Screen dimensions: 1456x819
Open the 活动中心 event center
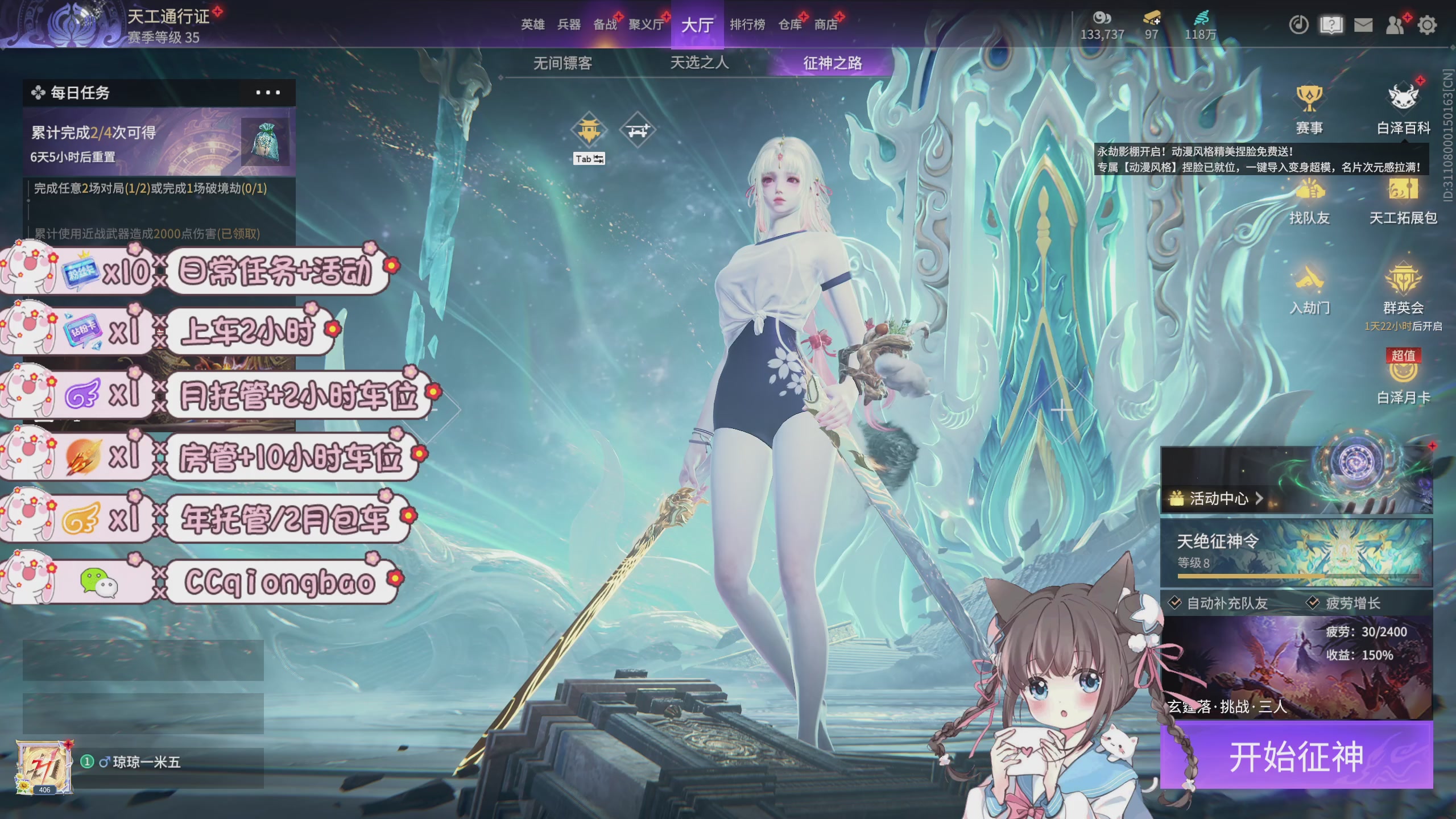pyautogui.click(x=1218, y=499)
